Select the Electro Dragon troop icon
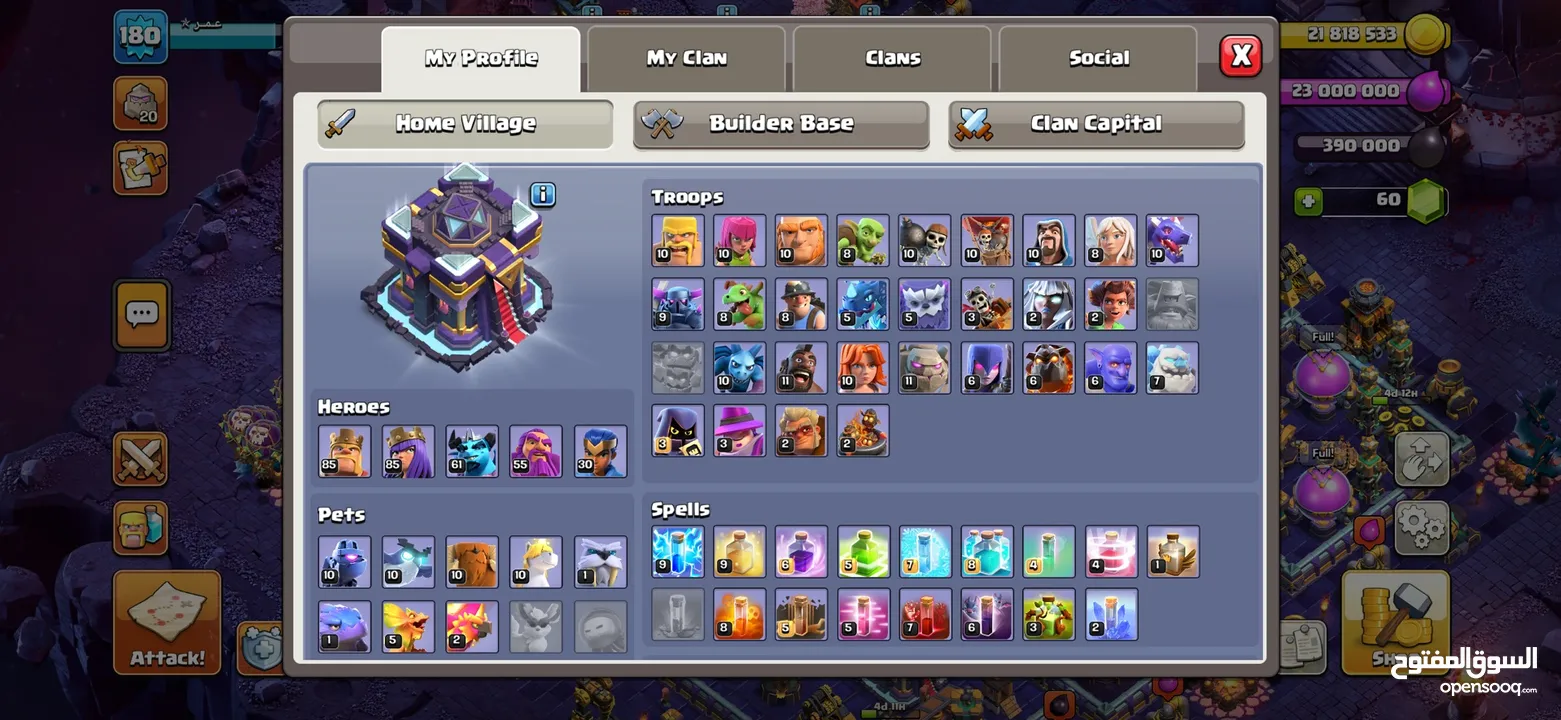This screenshot has width=1561, height=720. pyautogui.click(x=863, y=304)
